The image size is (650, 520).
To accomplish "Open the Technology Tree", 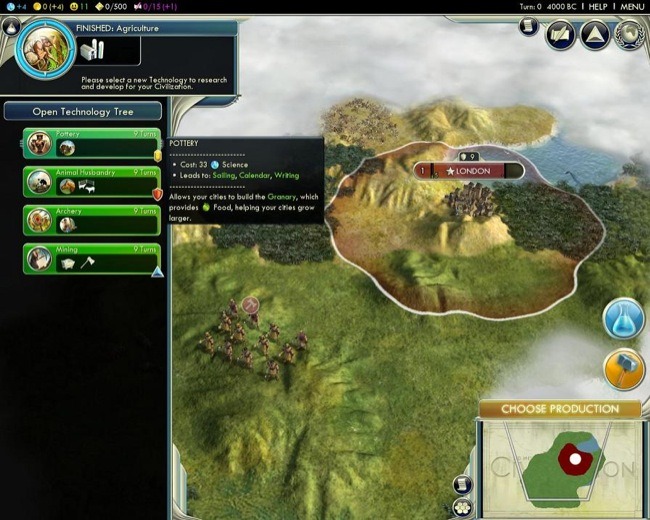I will point(83,111).
